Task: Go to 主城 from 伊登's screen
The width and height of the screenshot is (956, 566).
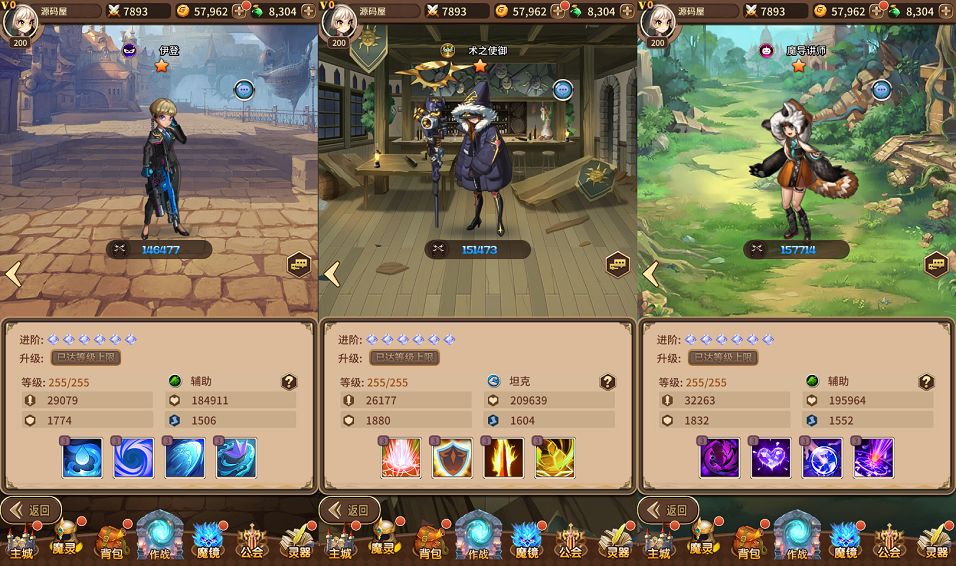Action: tap(22, 542)
